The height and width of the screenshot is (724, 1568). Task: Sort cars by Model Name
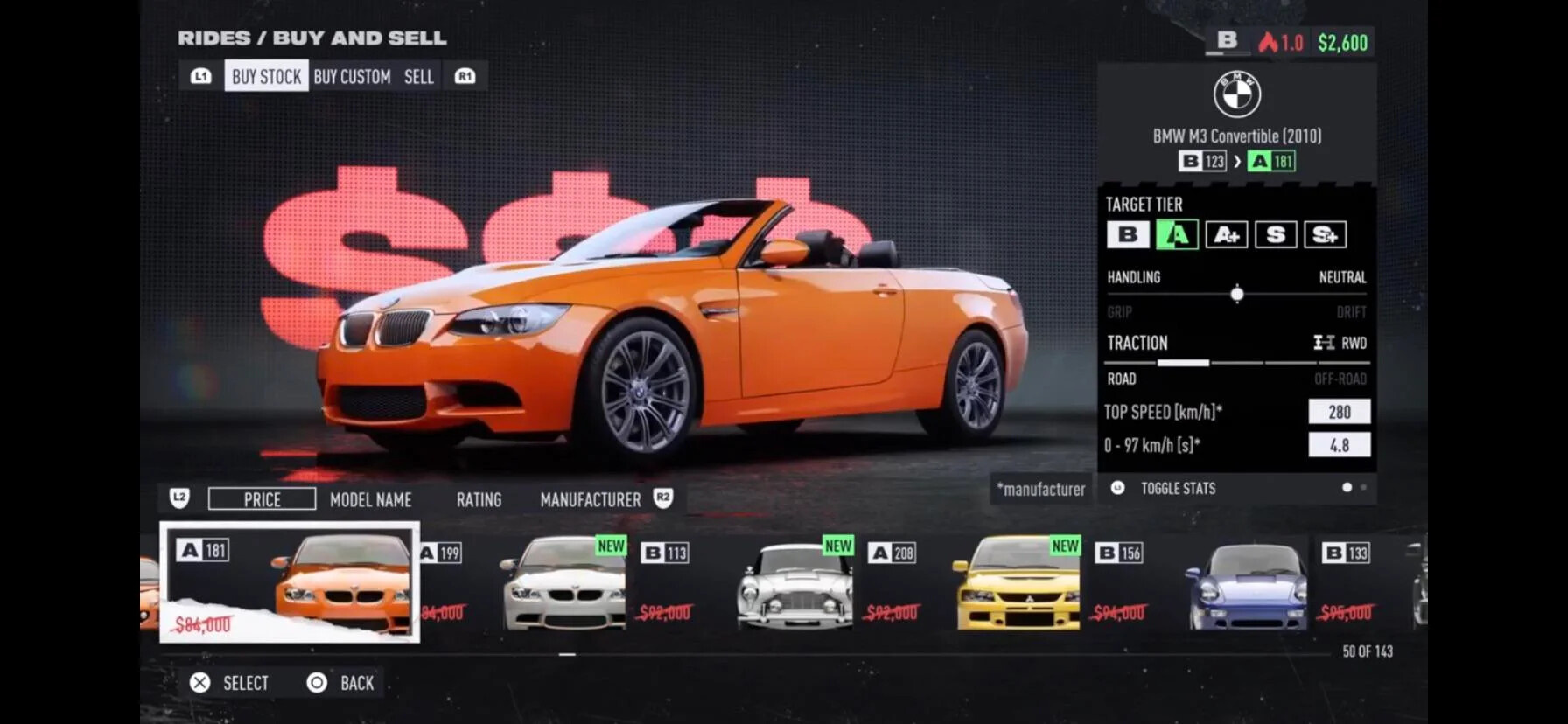click(x=370, y=499)
